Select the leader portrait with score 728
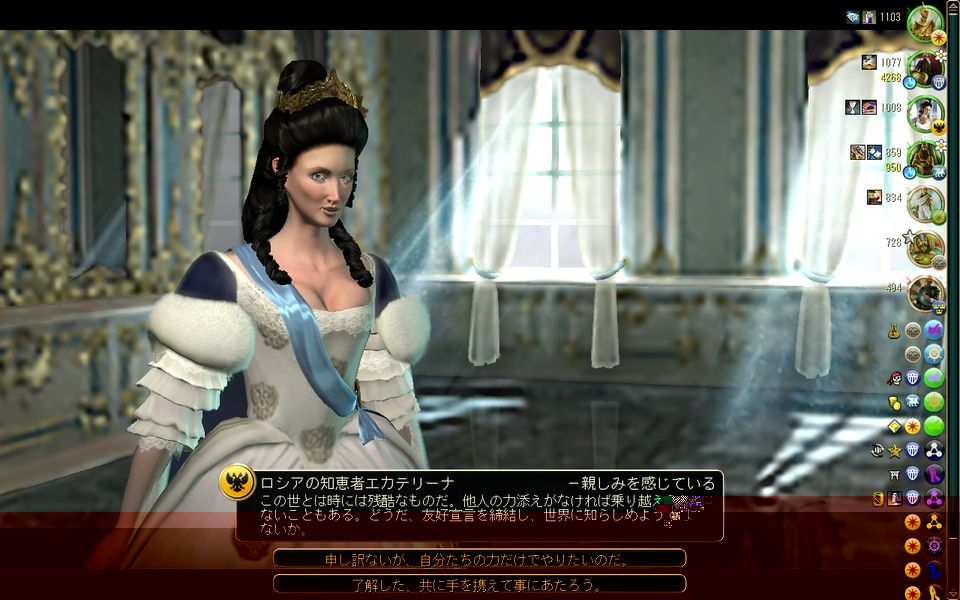Viewport: 960px width, 600px height. (925, 247)
